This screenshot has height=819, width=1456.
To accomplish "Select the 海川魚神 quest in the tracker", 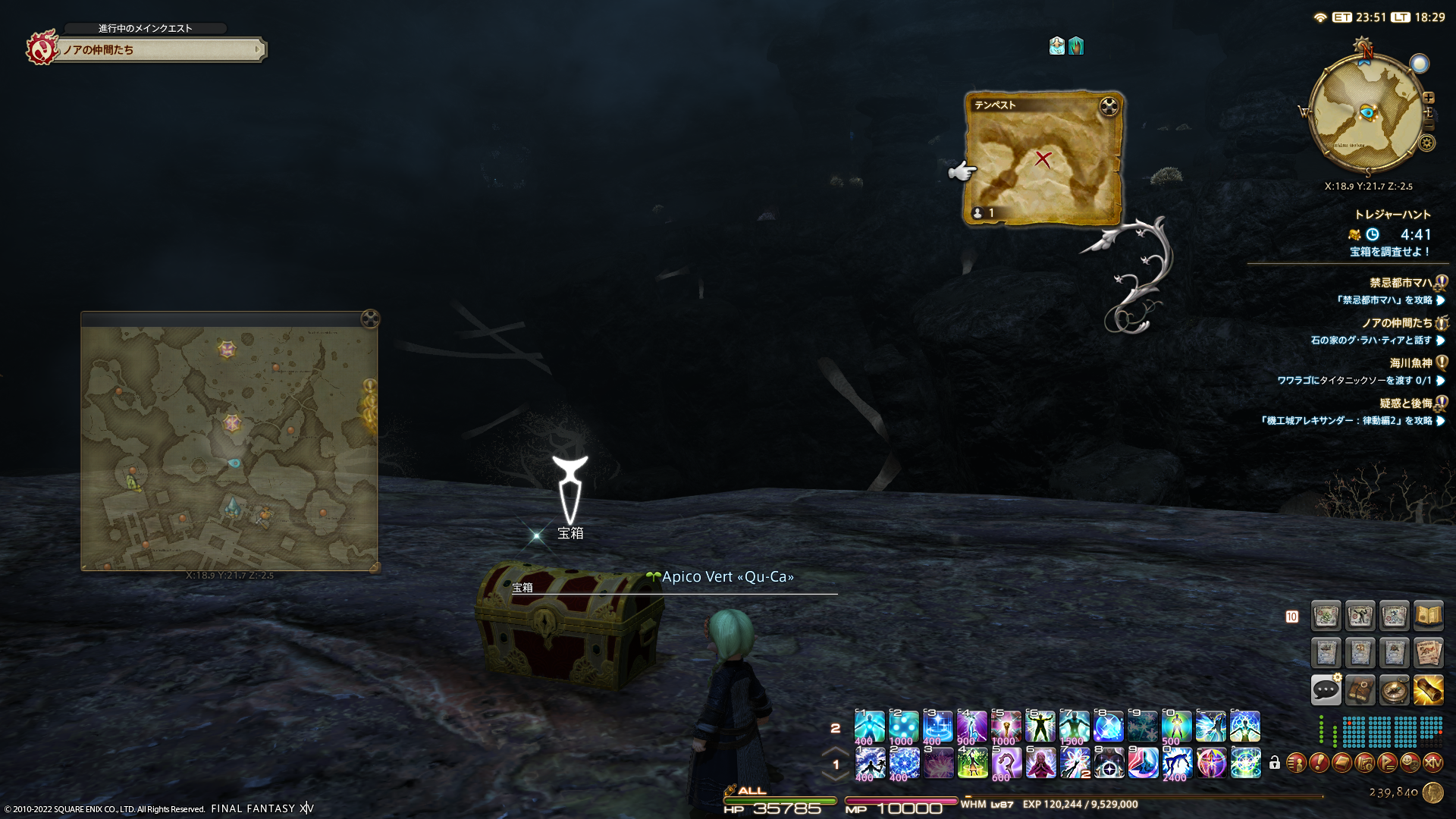I will [x=1410, y=363].
